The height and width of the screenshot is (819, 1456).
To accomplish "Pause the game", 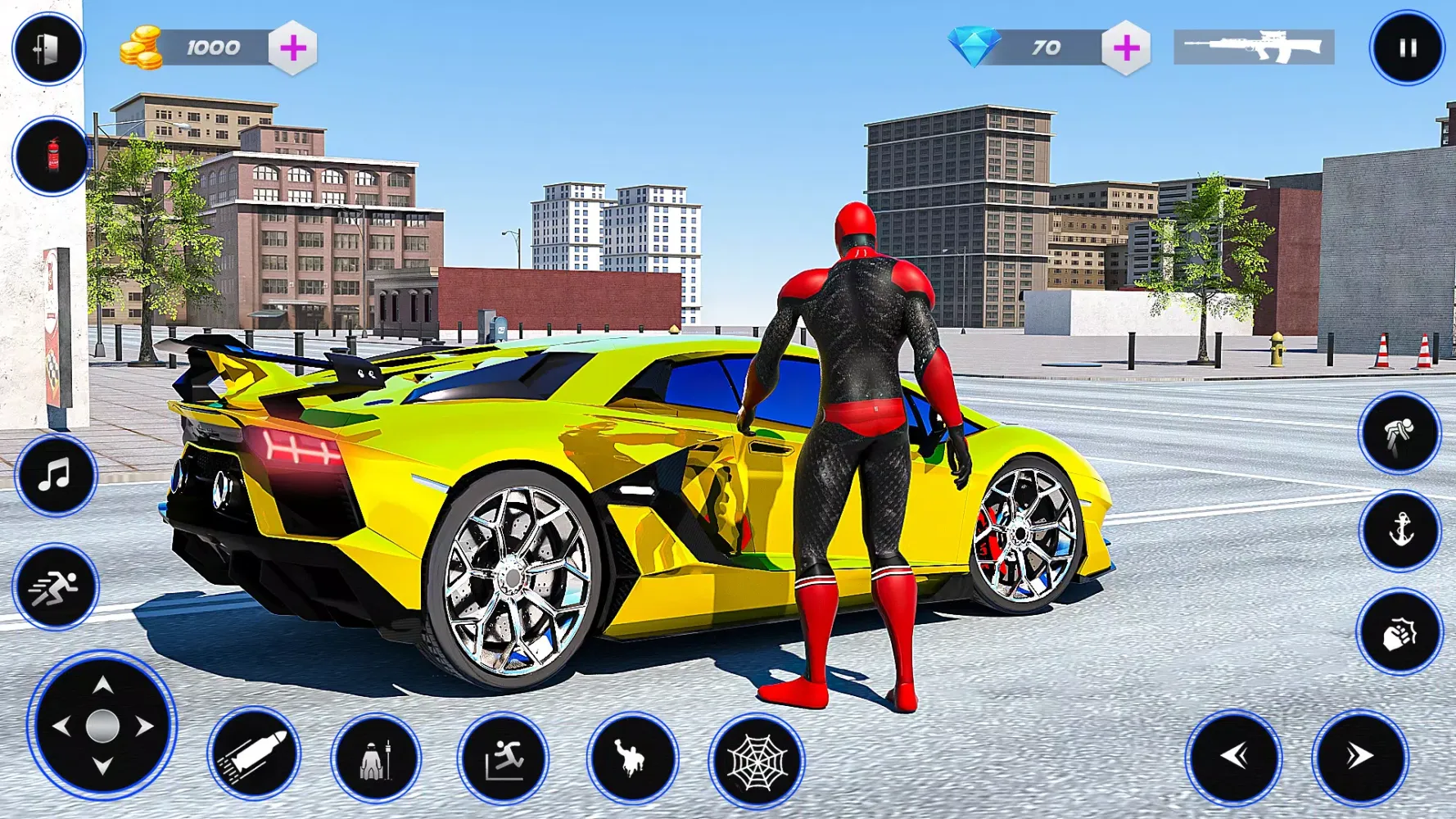I will click(1407, 48).
